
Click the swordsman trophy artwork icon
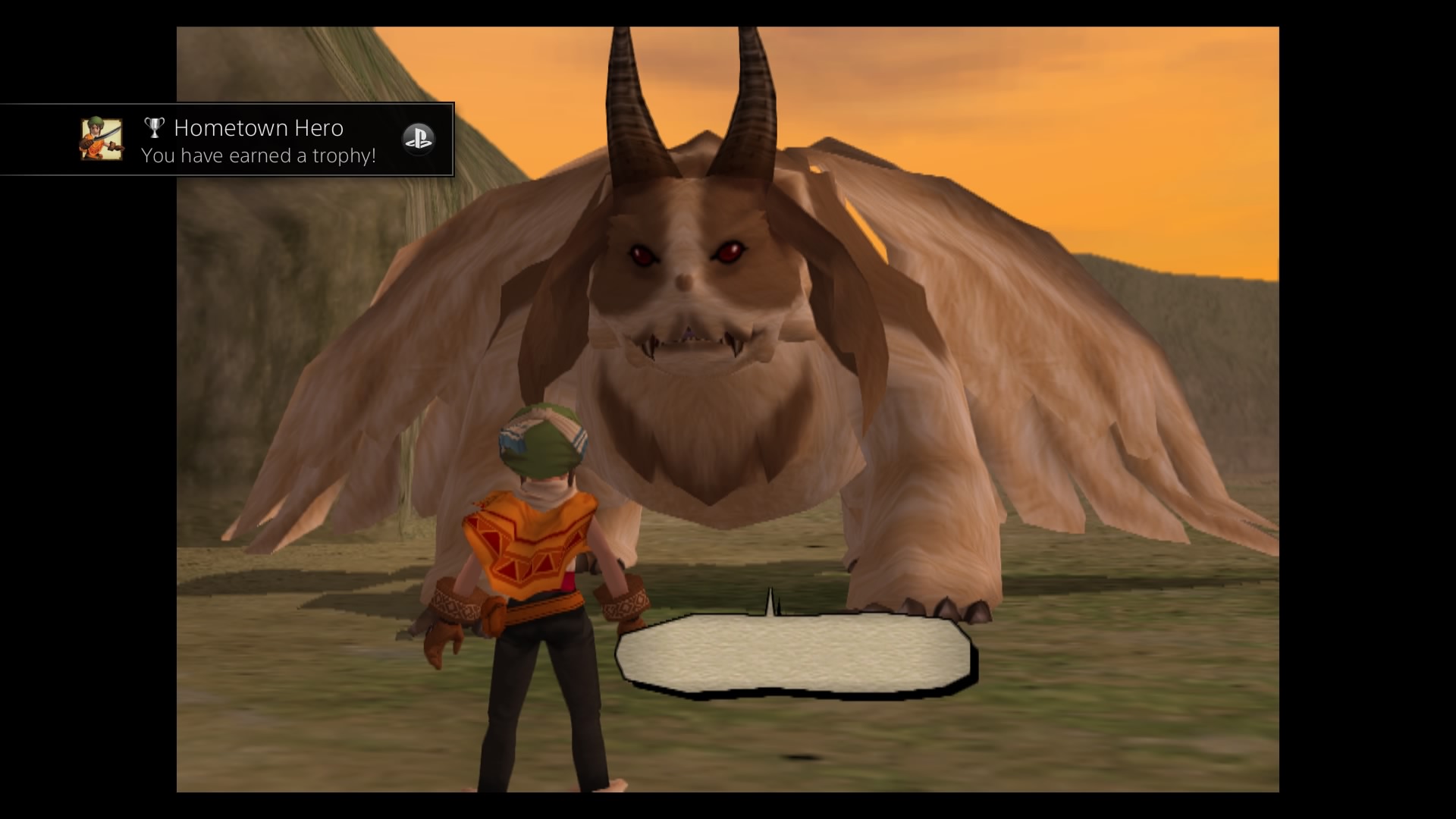(x=101, y=140)
